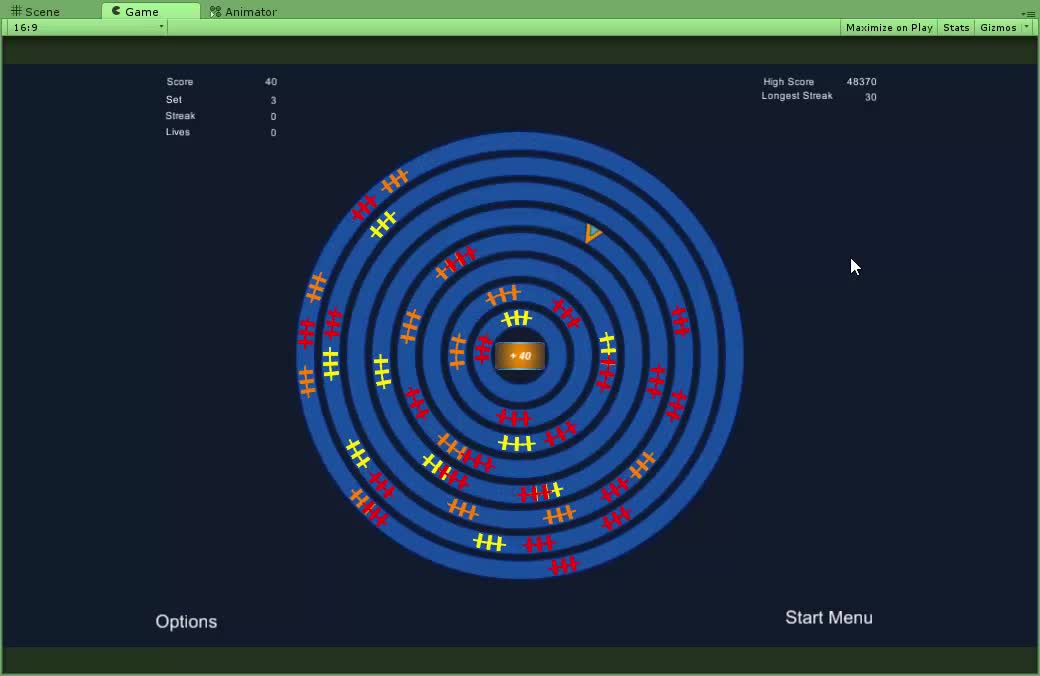Show the Stats panel

(956, 27)
